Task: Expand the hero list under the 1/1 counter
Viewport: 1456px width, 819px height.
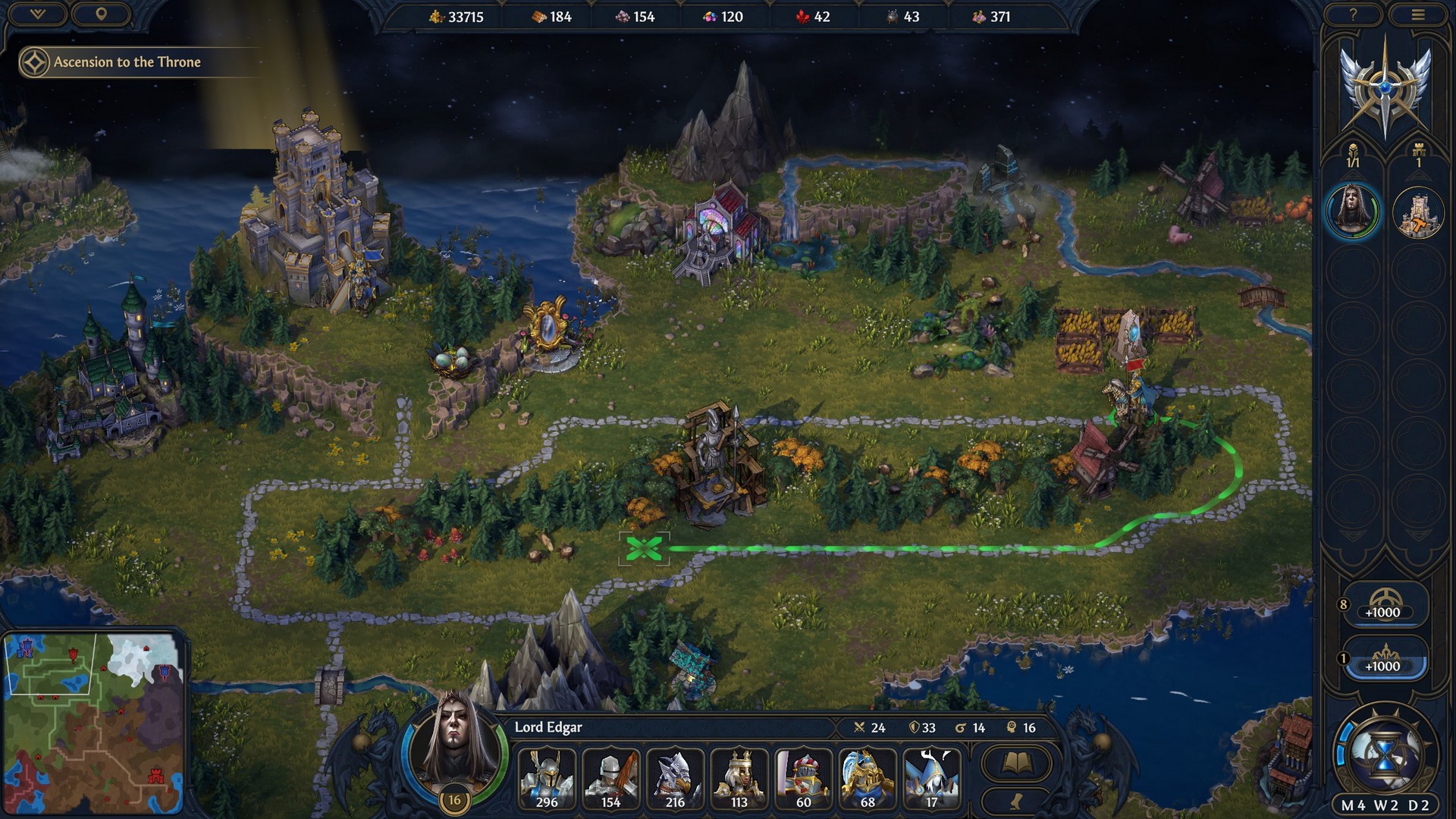Action: tap(1354, 161)
